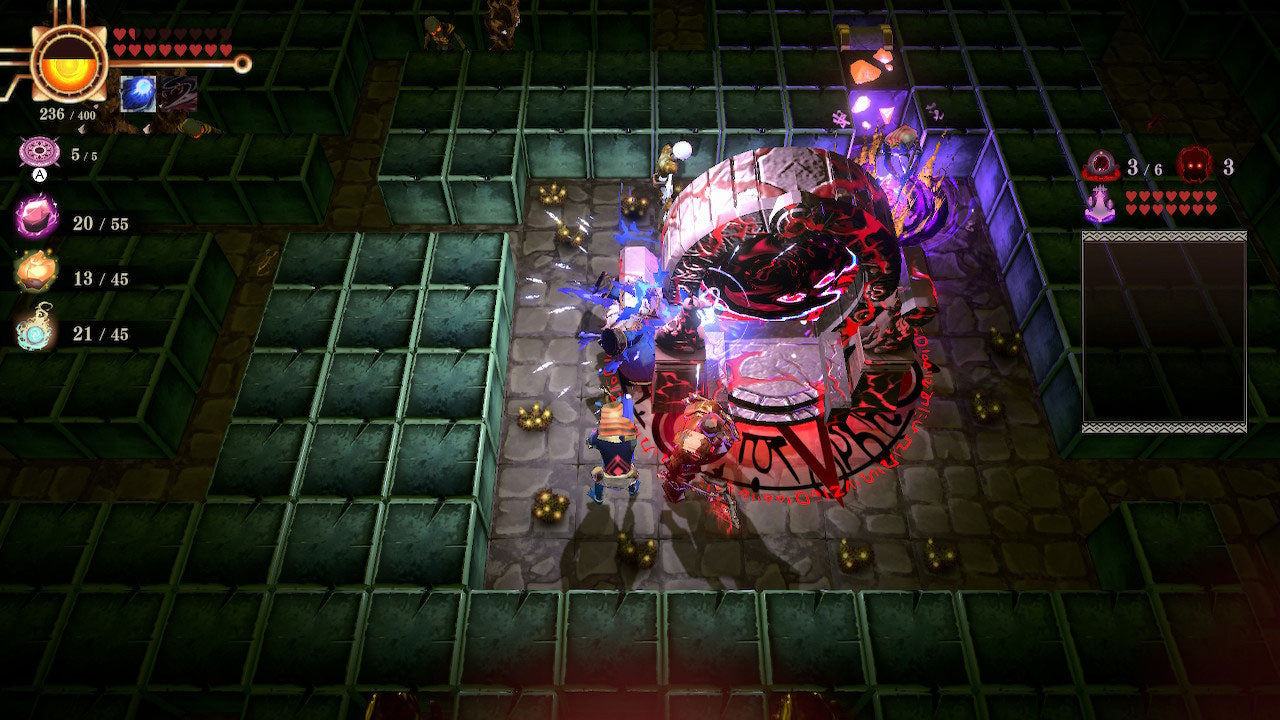The height and width of the screenshot is (720, 1280).
Task: Click the red portal wave counter icon
Action: click(x=1101, y=166)
